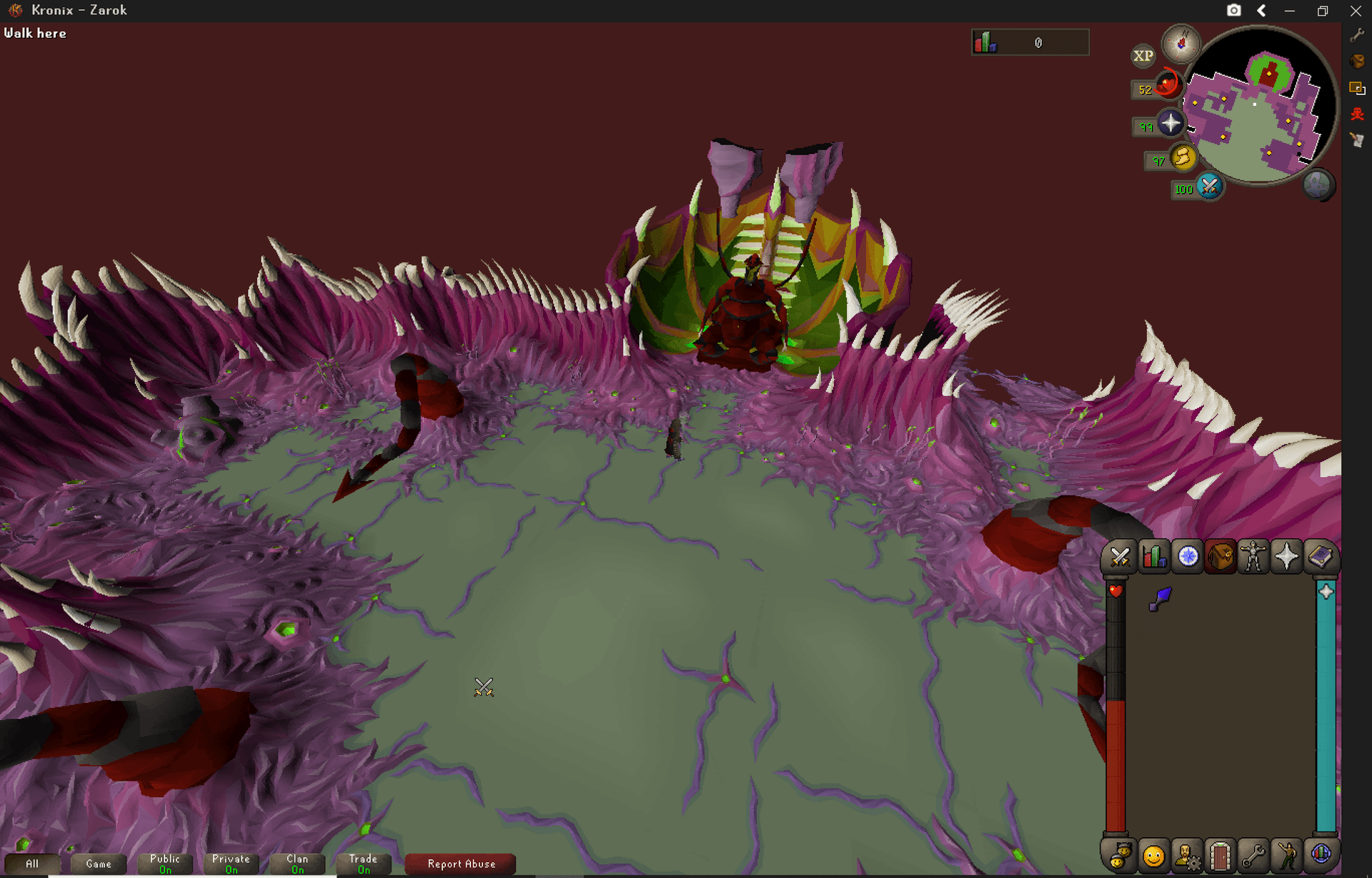Open the Emotes tab
The image size is (1372, 878).
coord(1287,854)
